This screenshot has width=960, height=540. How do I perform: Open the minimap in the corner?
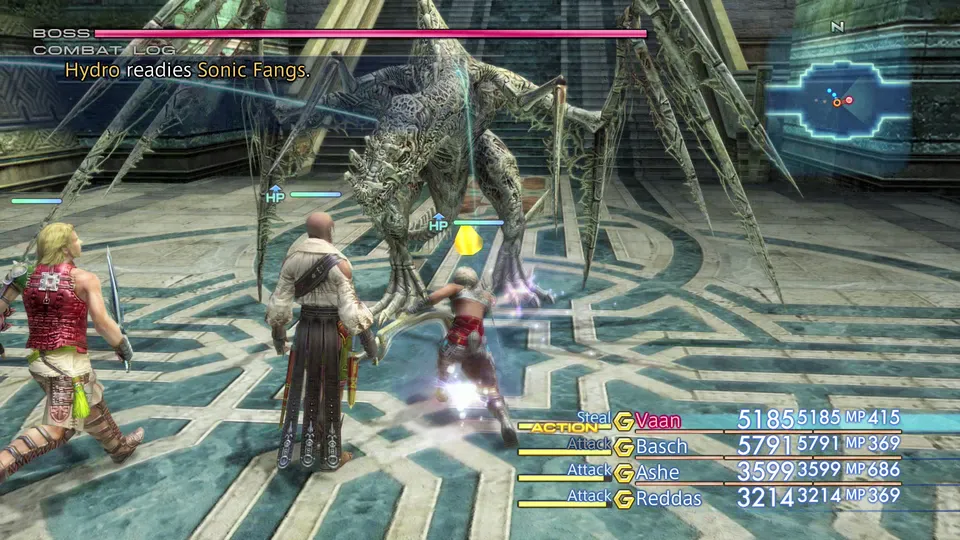pos(838,100)
